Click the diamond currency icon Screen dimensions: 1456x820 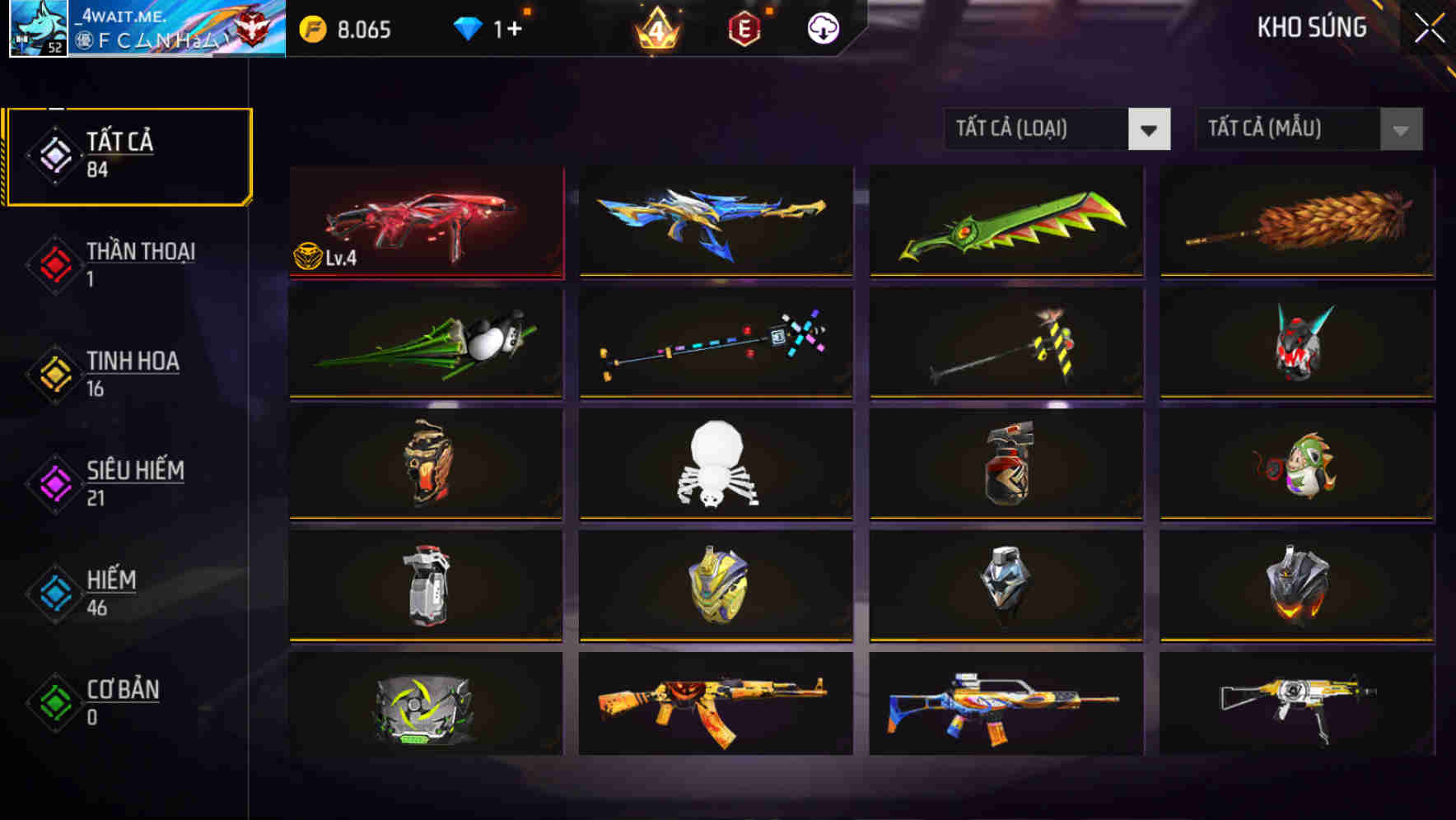click(468, 27)
